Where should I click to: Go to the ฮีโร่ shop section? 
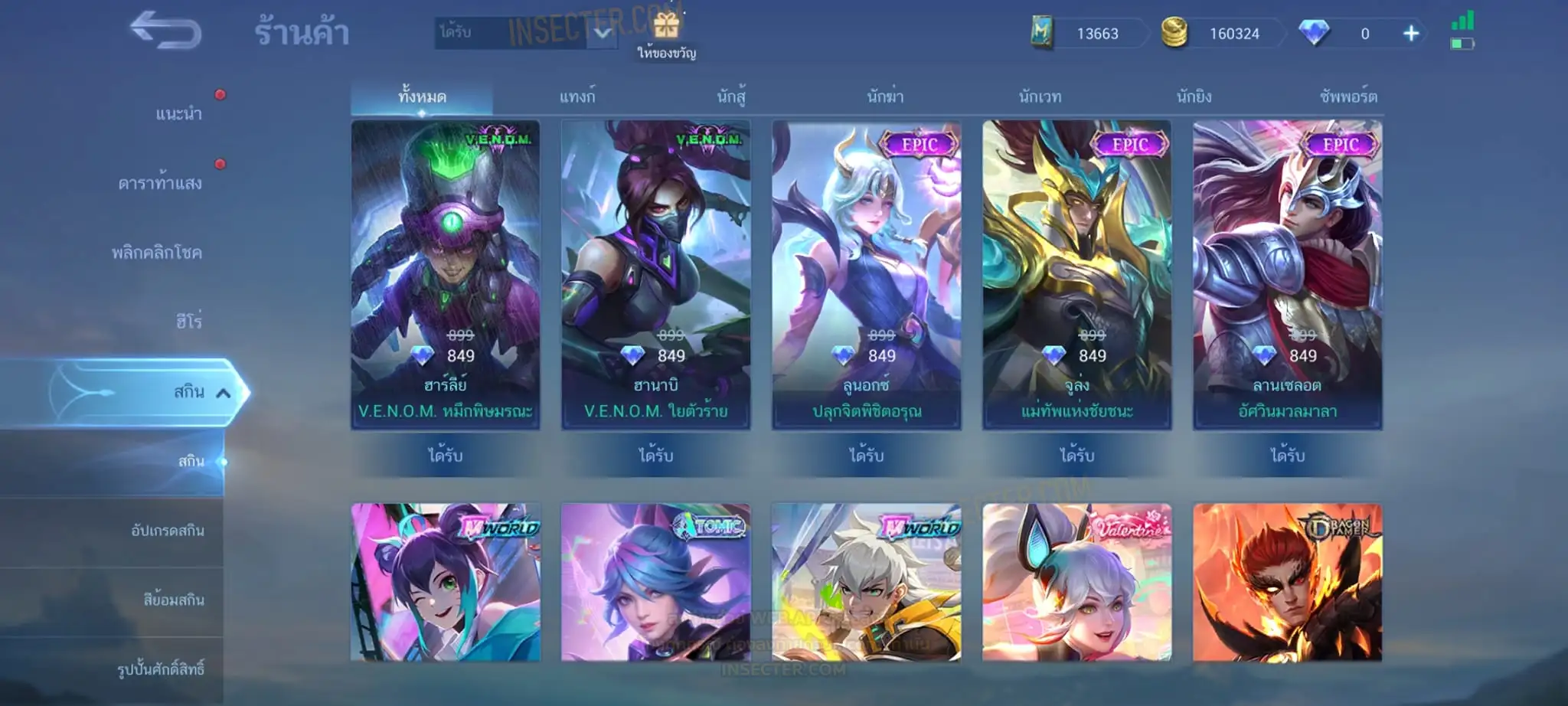coord(188,322)
